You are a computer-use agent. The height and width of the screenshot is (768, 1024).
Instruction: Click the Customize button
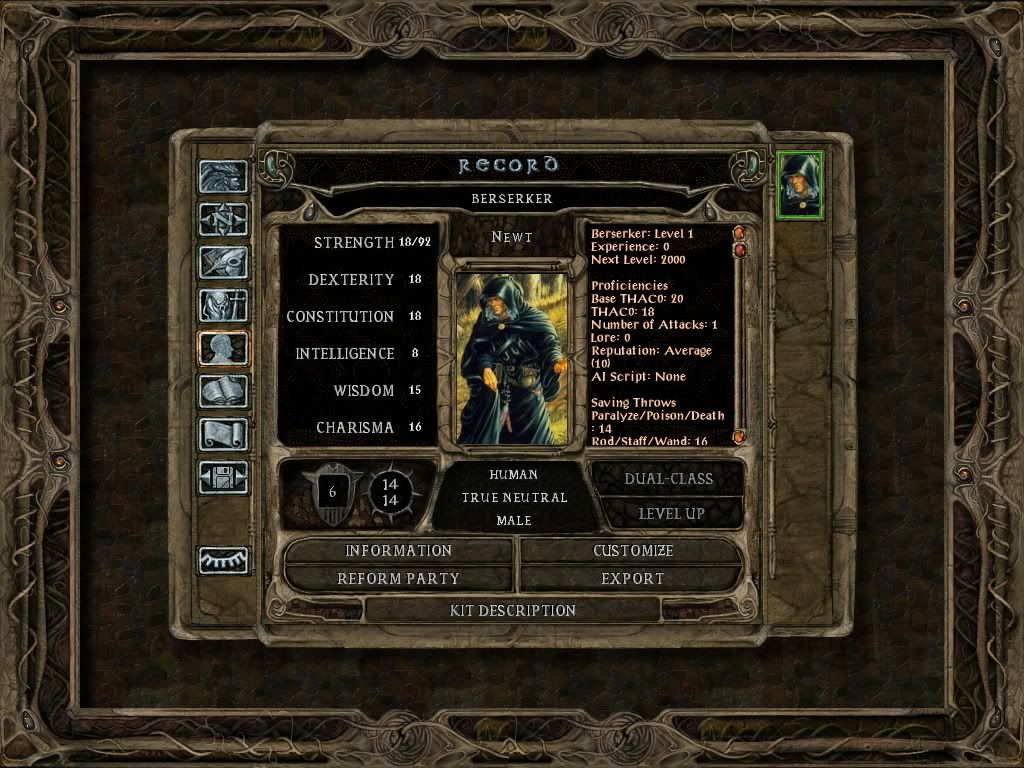(x=633, y=551)
